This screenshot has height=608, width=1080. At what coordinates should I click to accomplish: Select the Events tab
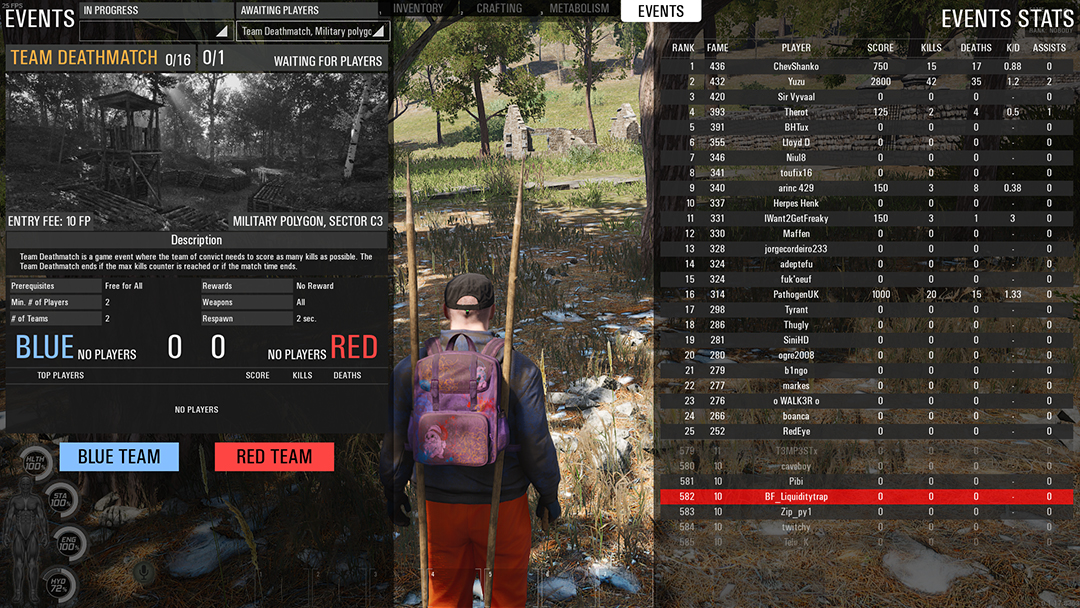point(661,11)
